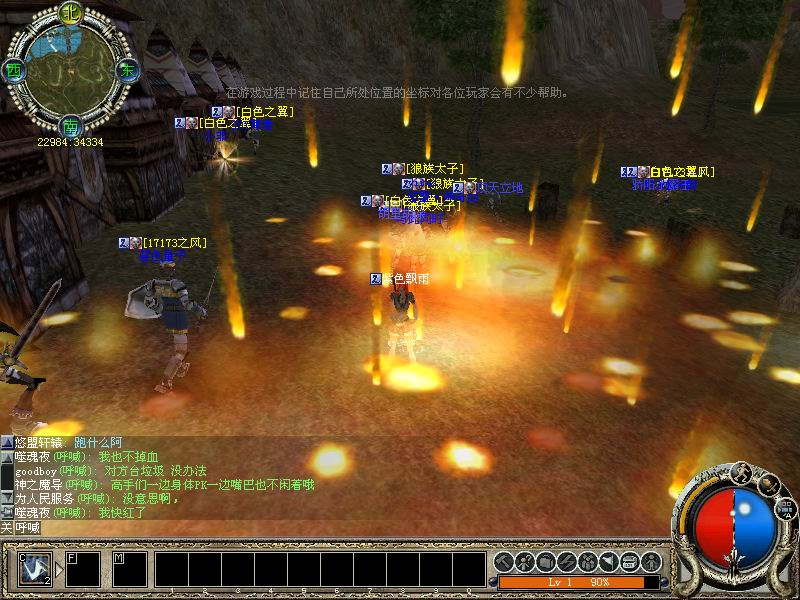Screen dimensions: 800x600
Task: Expand the skill list arrow beside slot C
Action: pos(58,569)
